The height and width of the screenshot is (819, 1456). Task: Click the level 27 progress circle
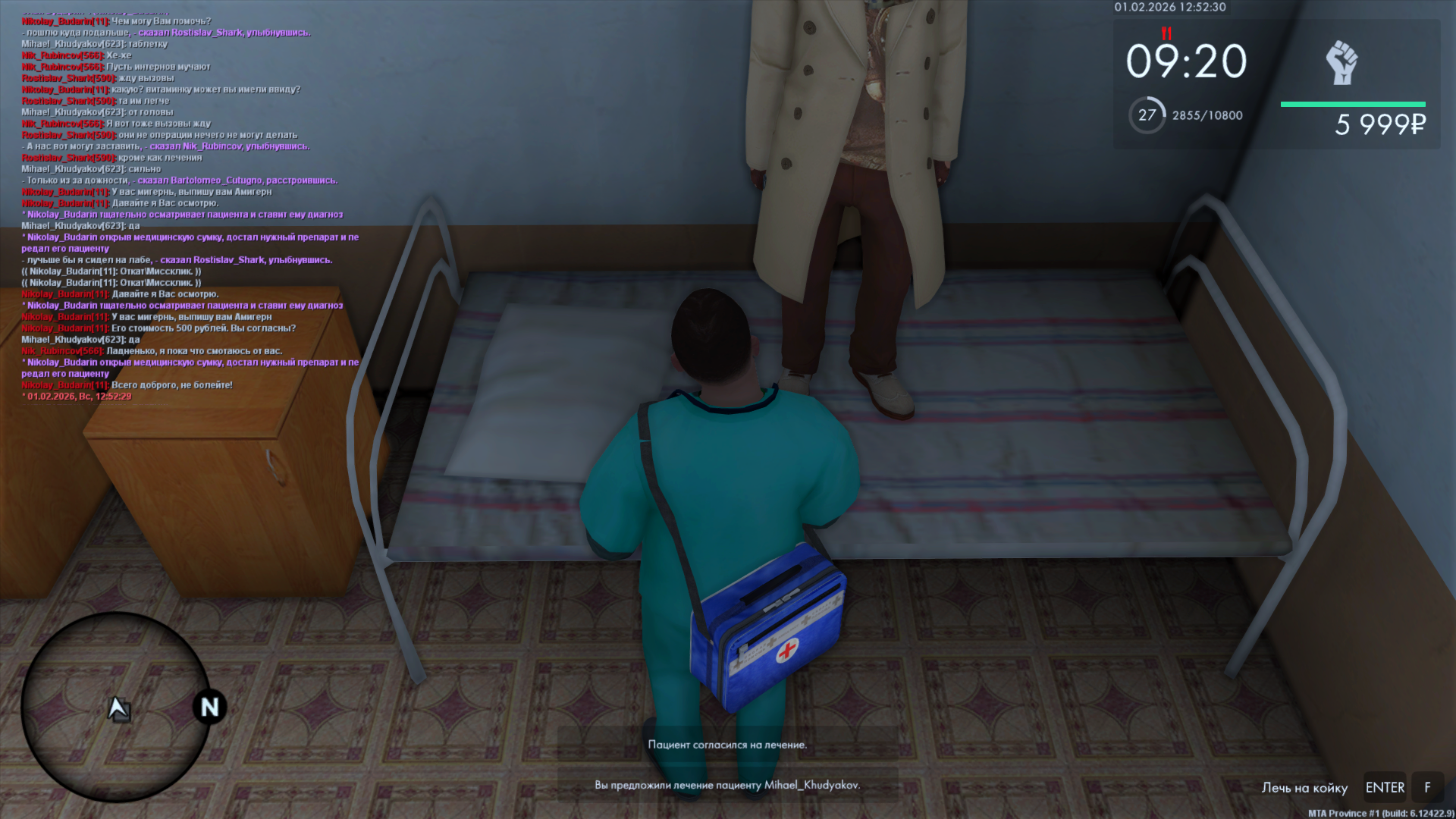1147,115
